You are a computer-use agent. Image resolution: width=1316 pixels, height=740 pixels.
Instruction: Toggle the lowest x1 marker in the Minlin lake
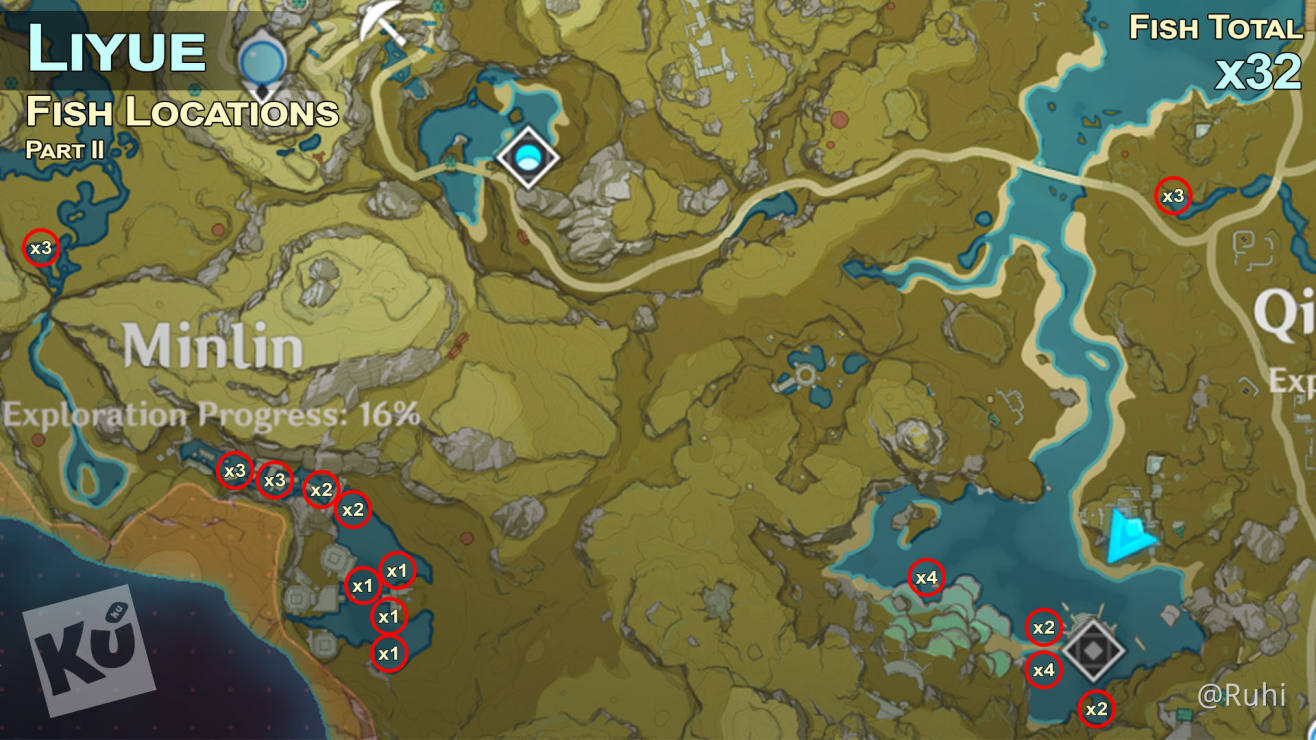389,653
